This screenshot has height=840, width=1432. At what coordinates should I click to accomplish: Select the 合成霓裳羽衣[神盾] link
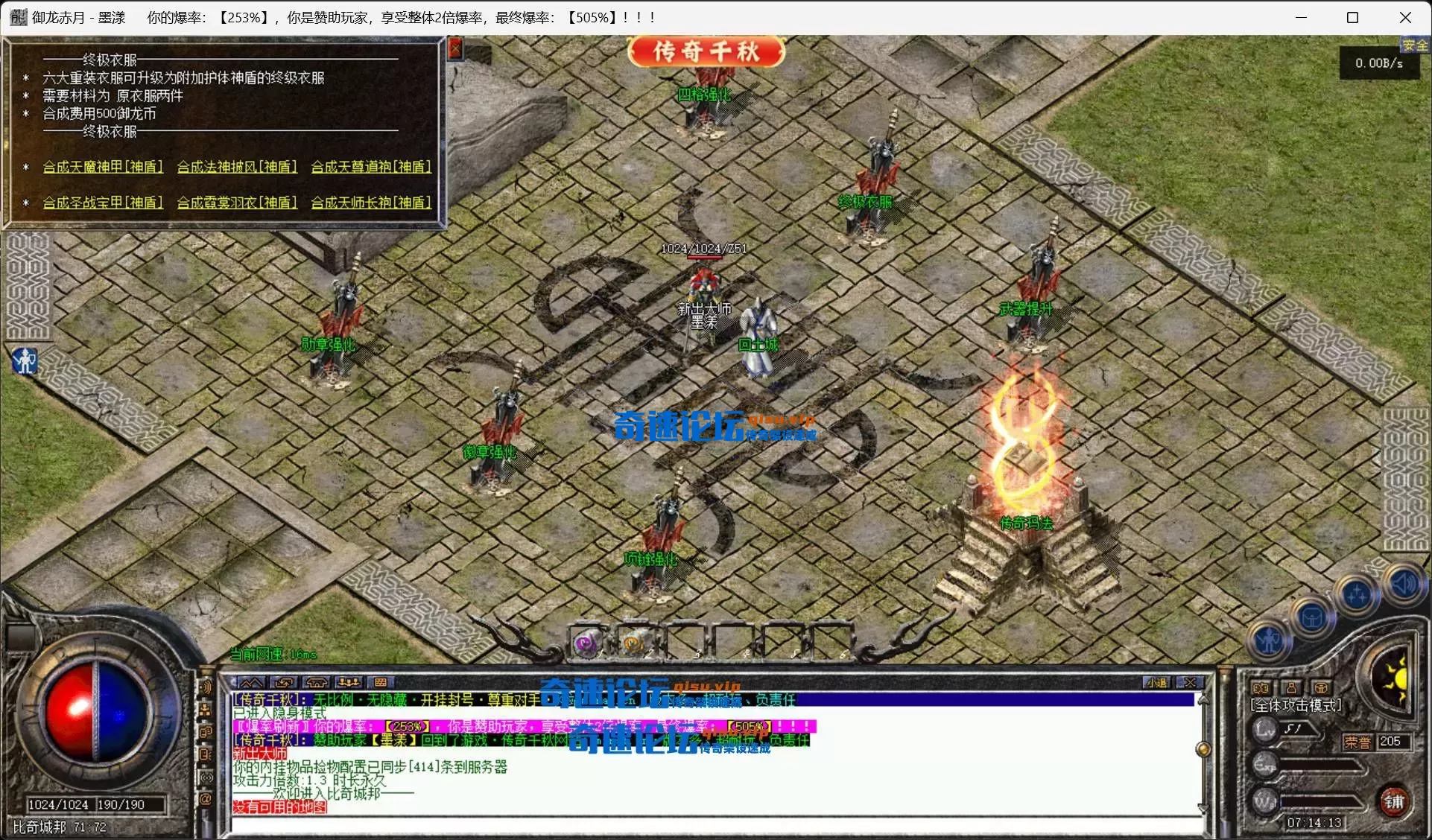[237, 203]
